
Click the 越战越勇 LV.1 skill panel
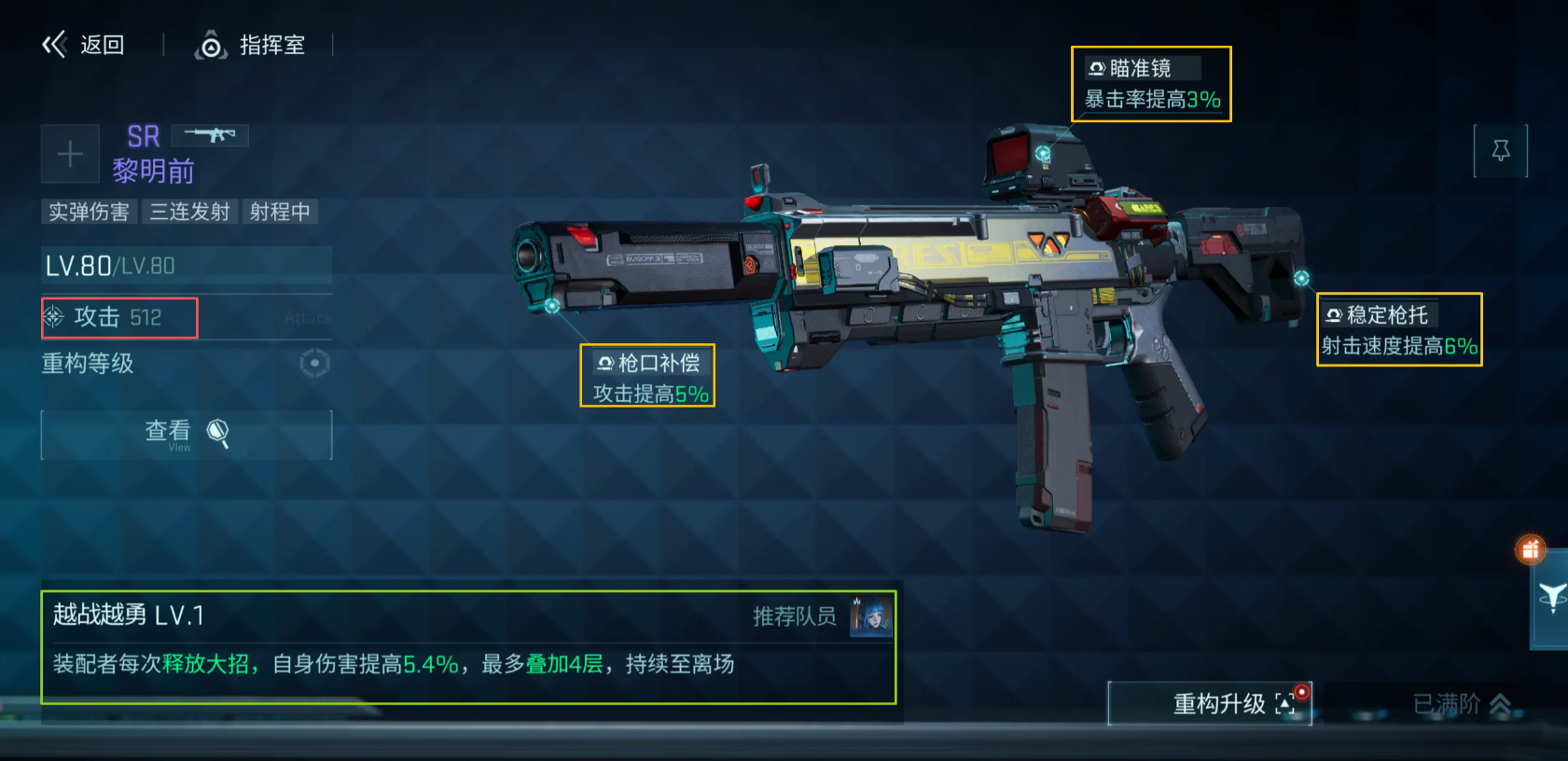tap(466, 642)
